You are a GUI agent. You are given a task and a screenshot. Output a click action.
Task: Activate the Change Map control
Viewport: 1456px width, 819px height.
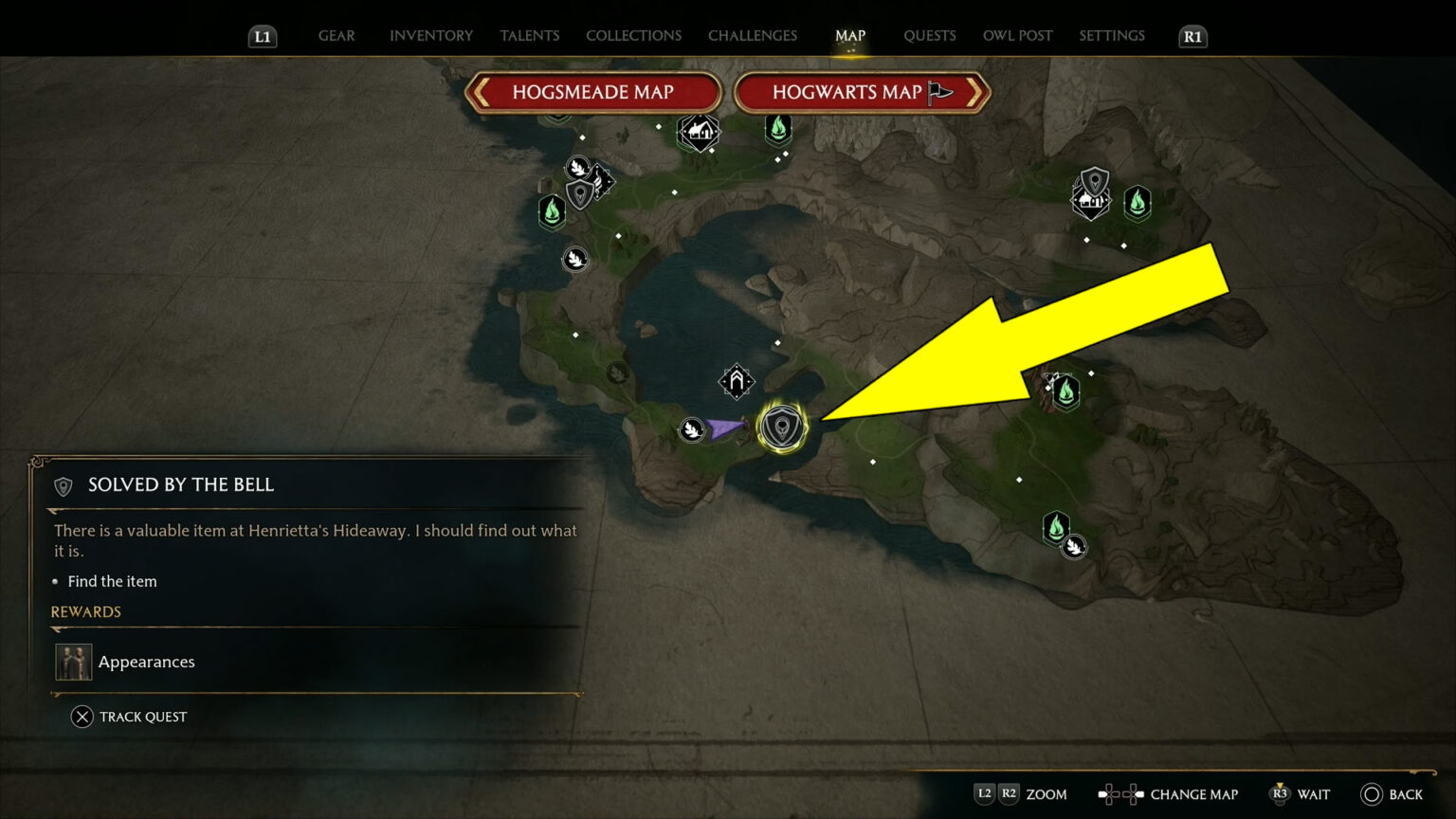1168,794
